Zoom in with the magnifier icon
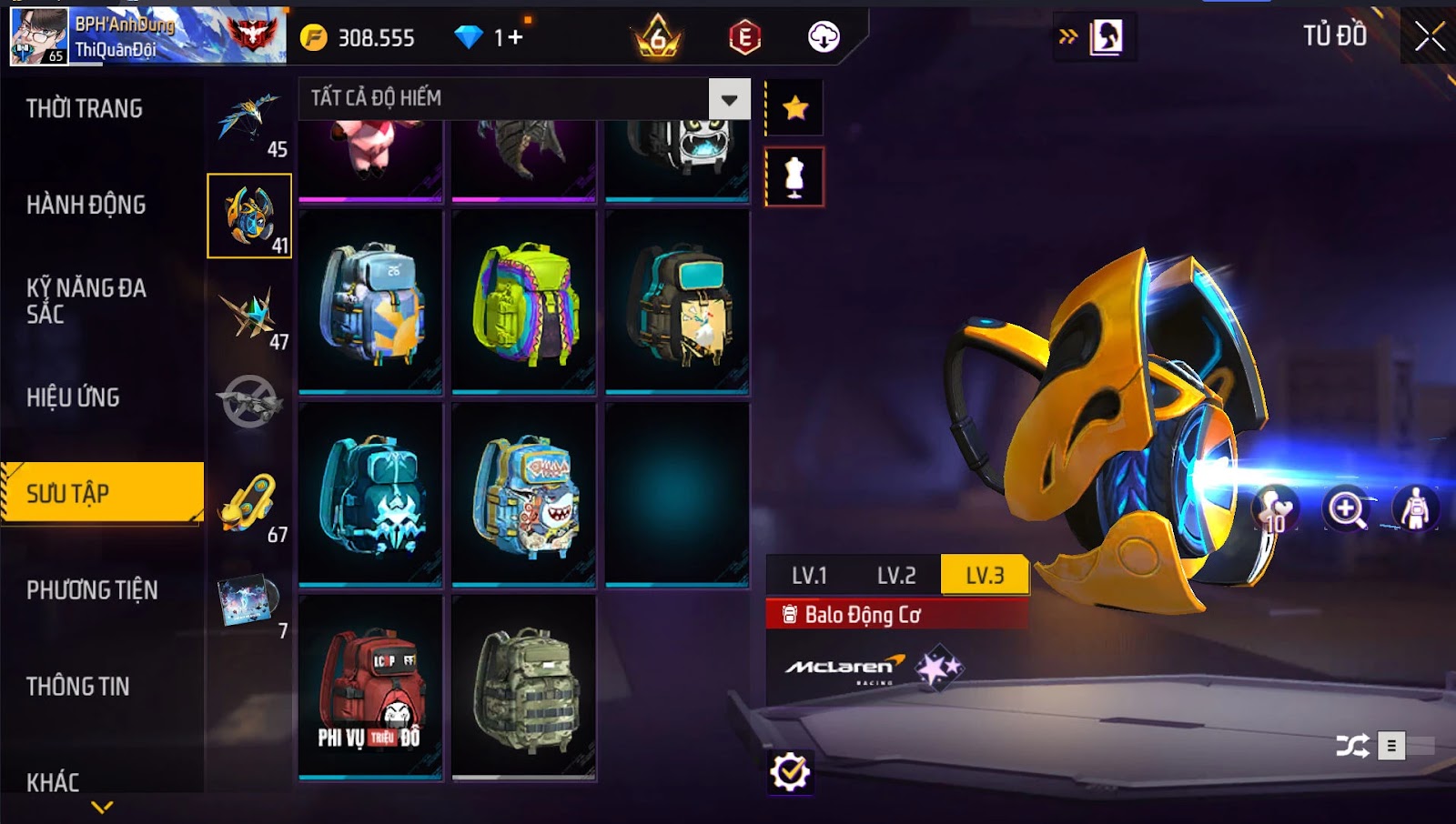The width and height of the screenshot is (1456, 824). [1346, 508]
